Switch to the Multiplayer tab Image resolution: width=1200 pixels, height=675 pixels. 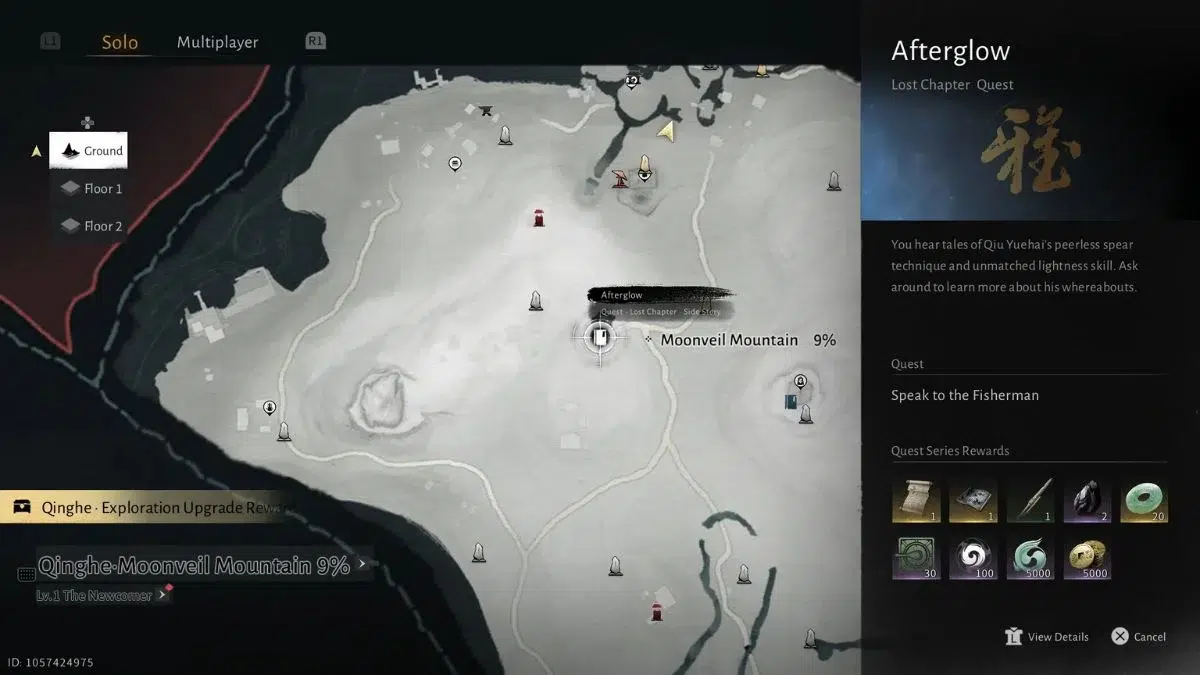pos(217,43)
